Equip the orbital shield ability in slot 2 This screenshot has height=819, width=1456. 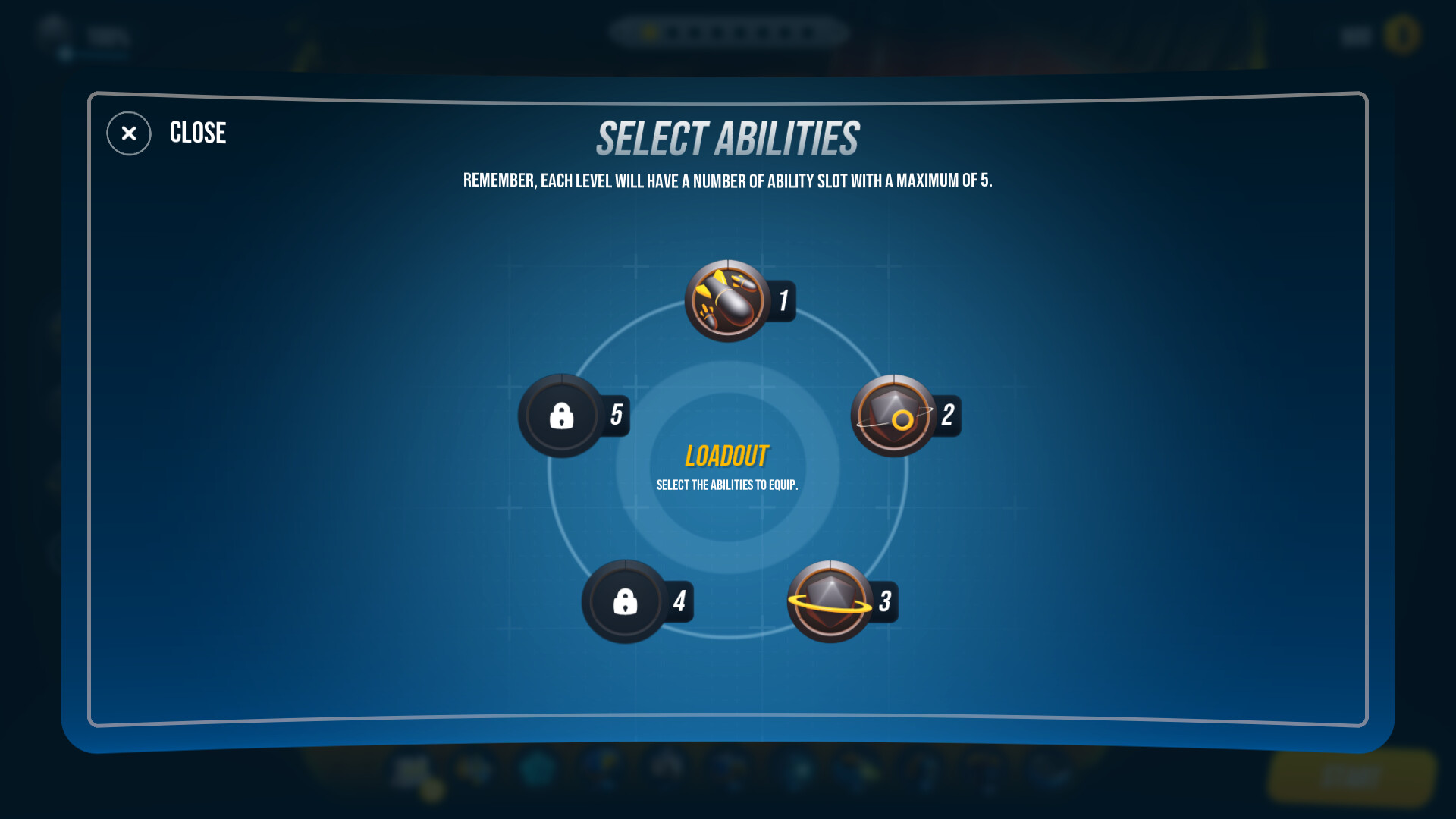[x=895, y=416]
